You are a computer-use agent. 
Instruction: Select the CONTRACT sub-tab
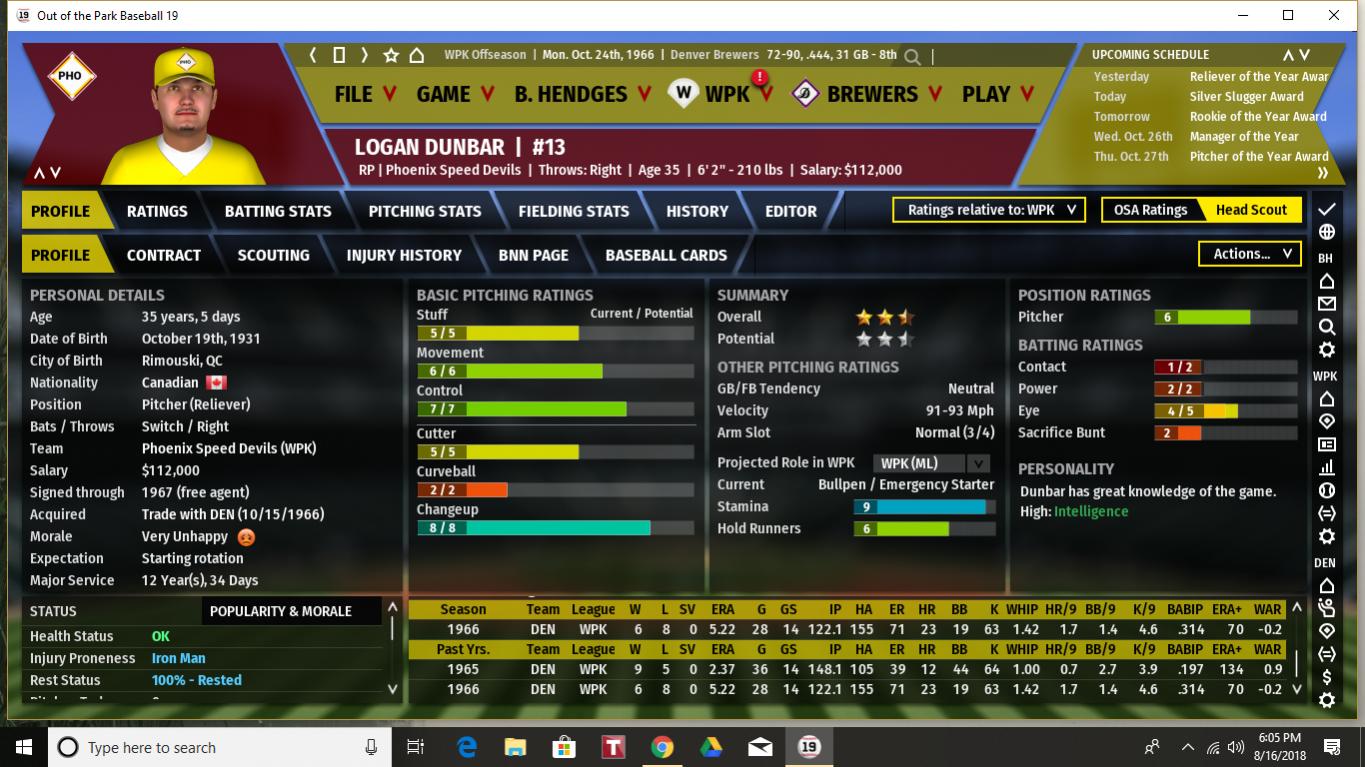click(163, 255)
